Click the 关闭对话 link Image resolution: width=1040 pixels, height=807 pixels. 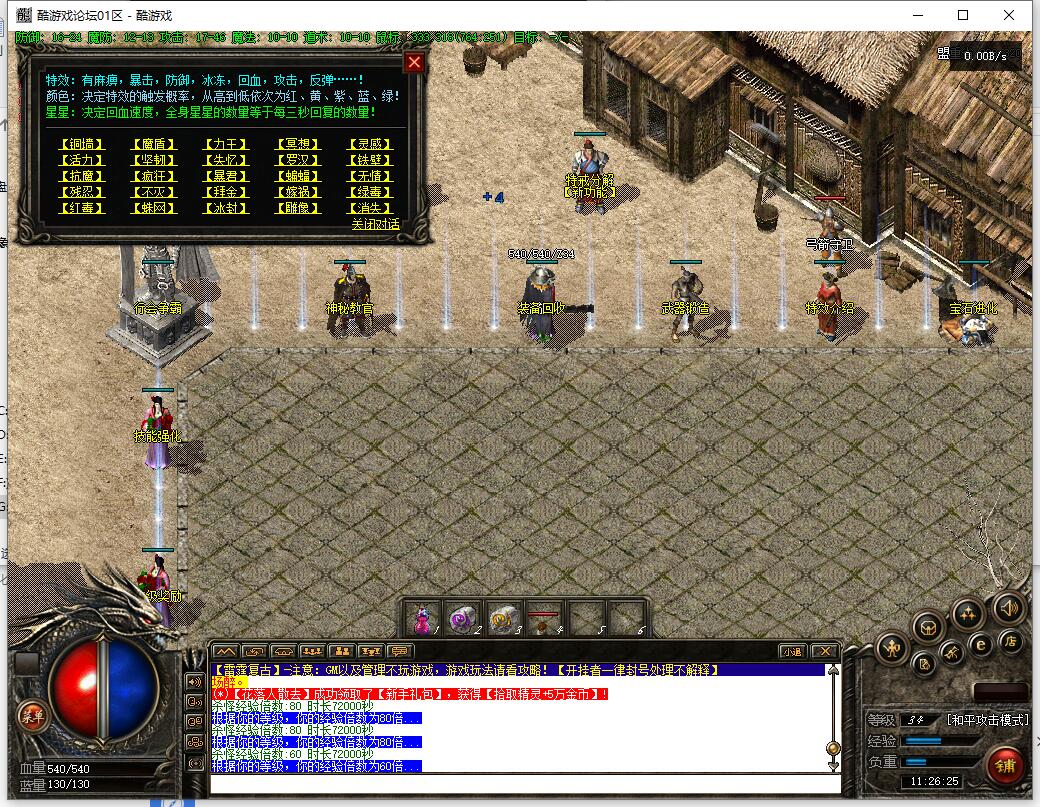pos(375,224)
